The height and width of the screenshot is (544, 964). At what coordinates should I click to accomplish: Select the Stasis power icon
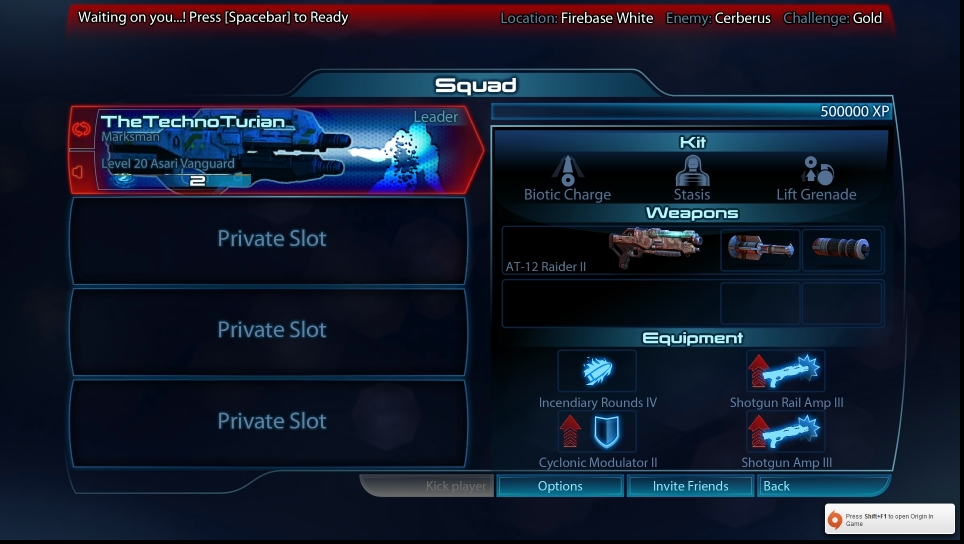691,170
